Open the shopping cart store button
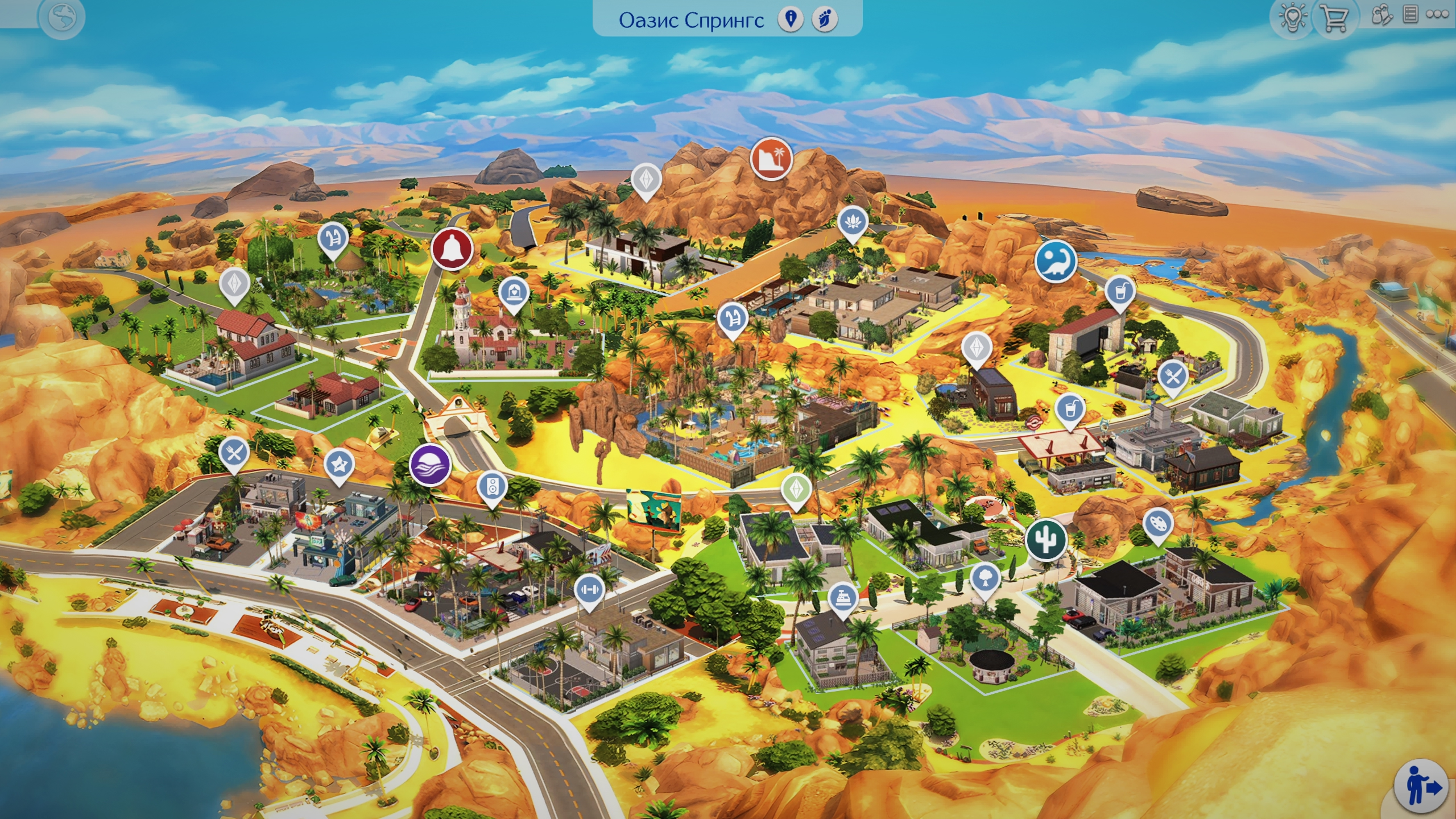 [1333, 19]
